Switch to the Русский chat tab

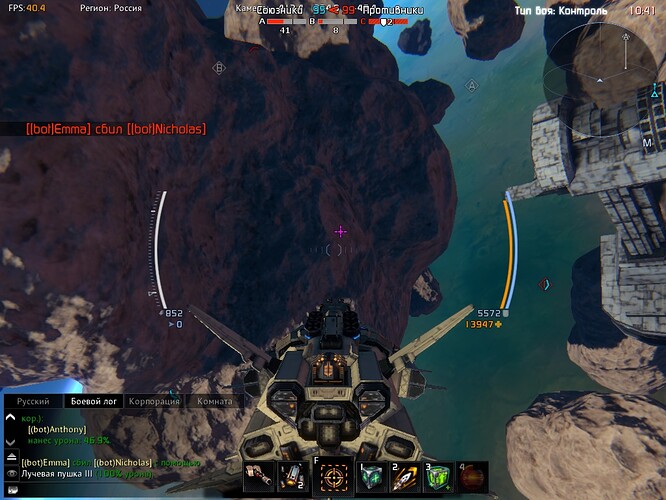pos(32,401)
